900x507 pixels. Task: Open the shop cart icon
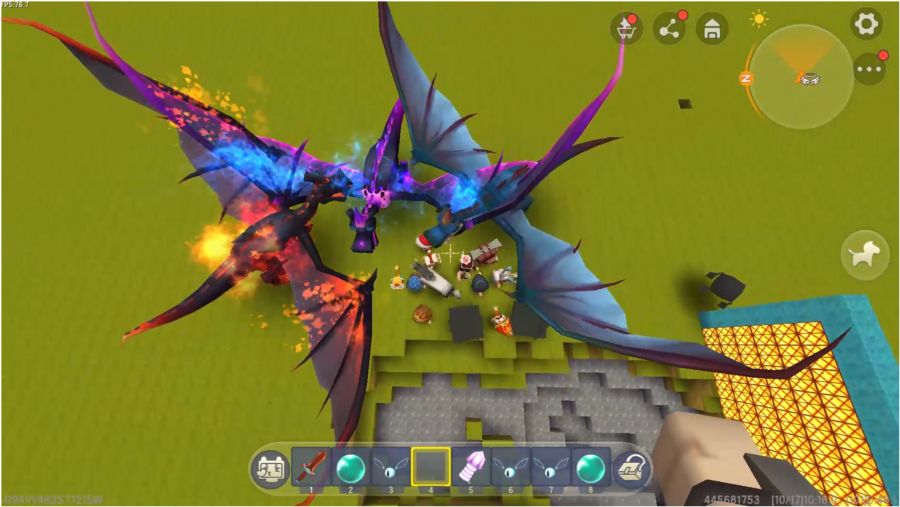(626, 29)
